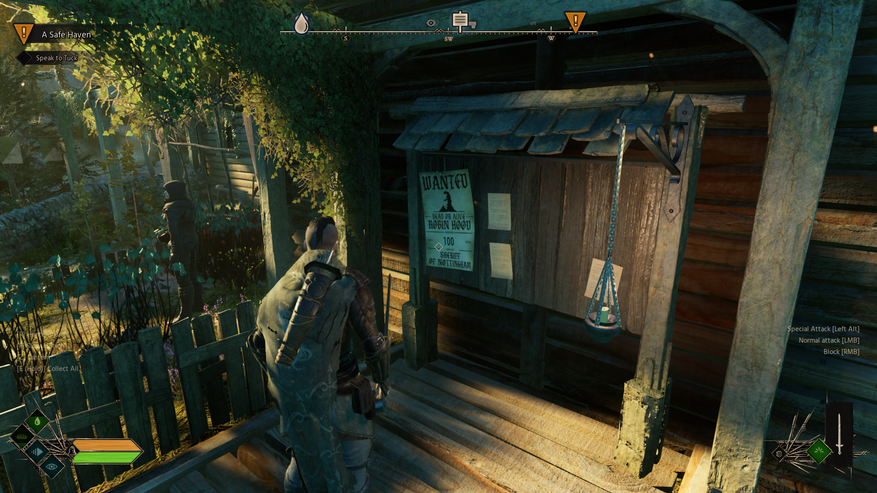The width and height of the screenshot is (877, 493).
Task: Click the water drop marker on compass
Action: [301, 23]
